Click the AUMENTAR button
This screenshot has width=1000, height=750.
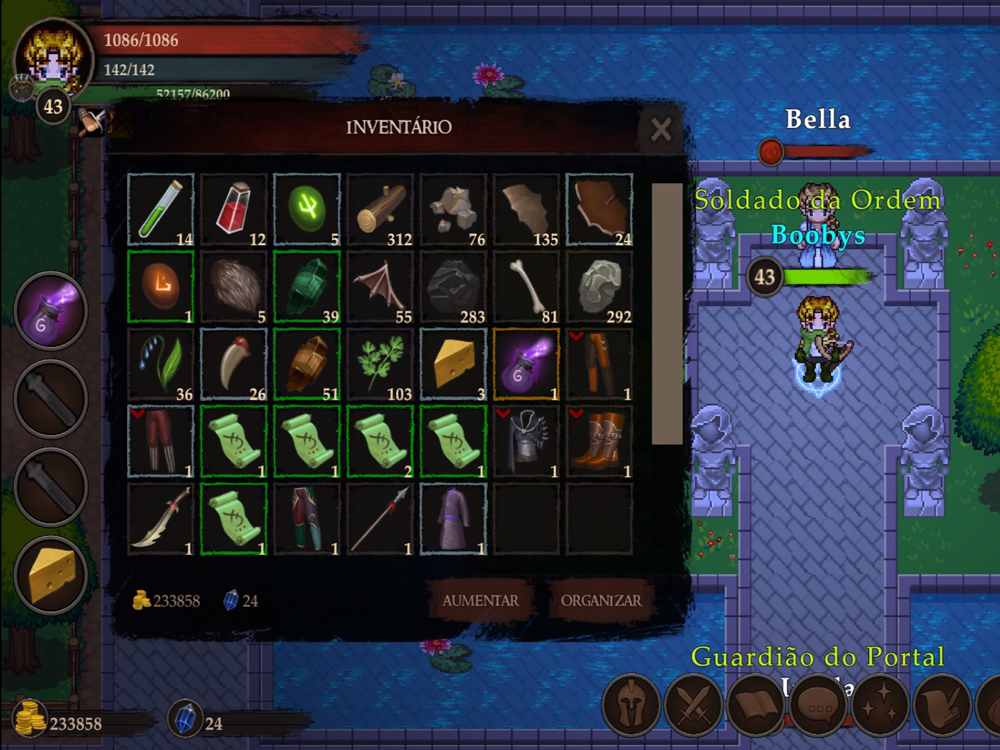click(480, 601)
